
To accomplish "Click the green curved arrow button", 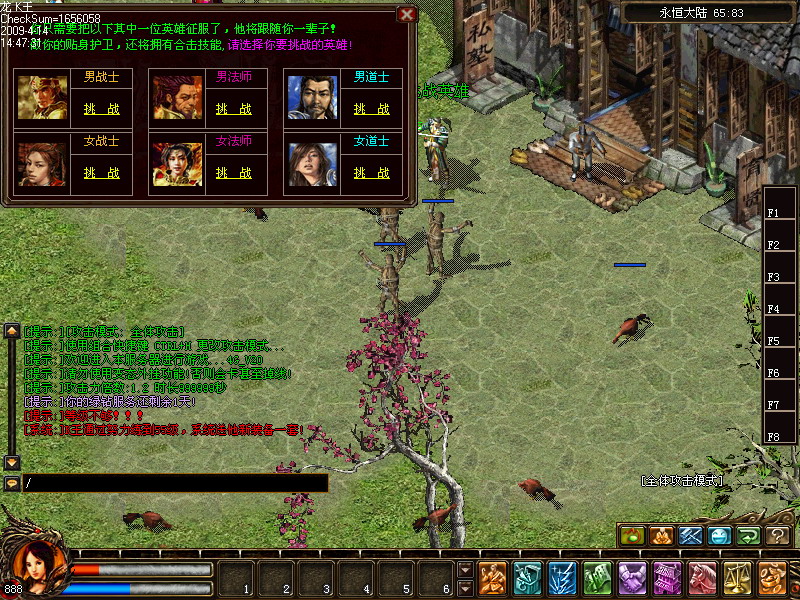I will tap(749, 536).
